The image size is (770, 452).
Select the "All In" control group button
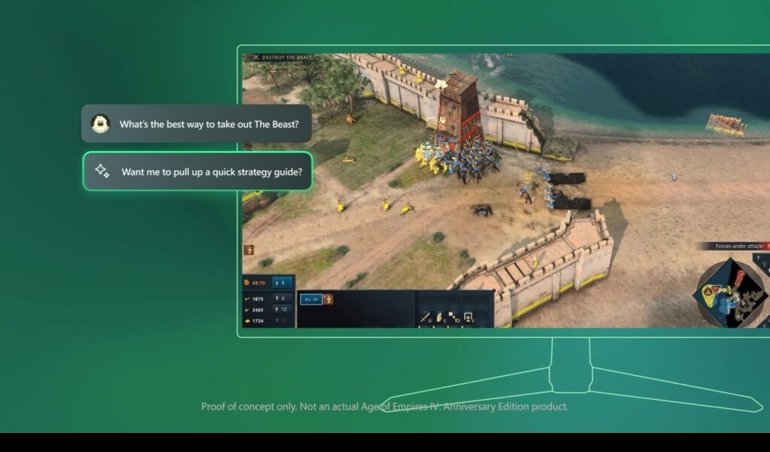tap(310, 299)
